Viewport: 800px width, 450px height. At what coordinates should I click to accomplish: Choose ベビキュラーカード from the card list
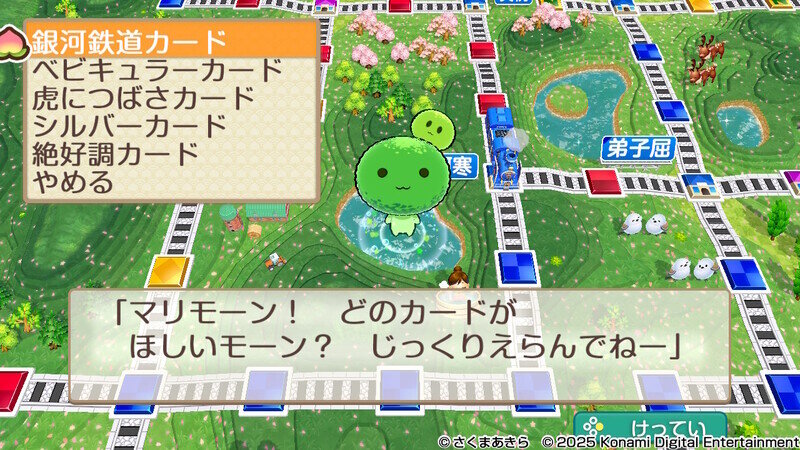(158, 70)
